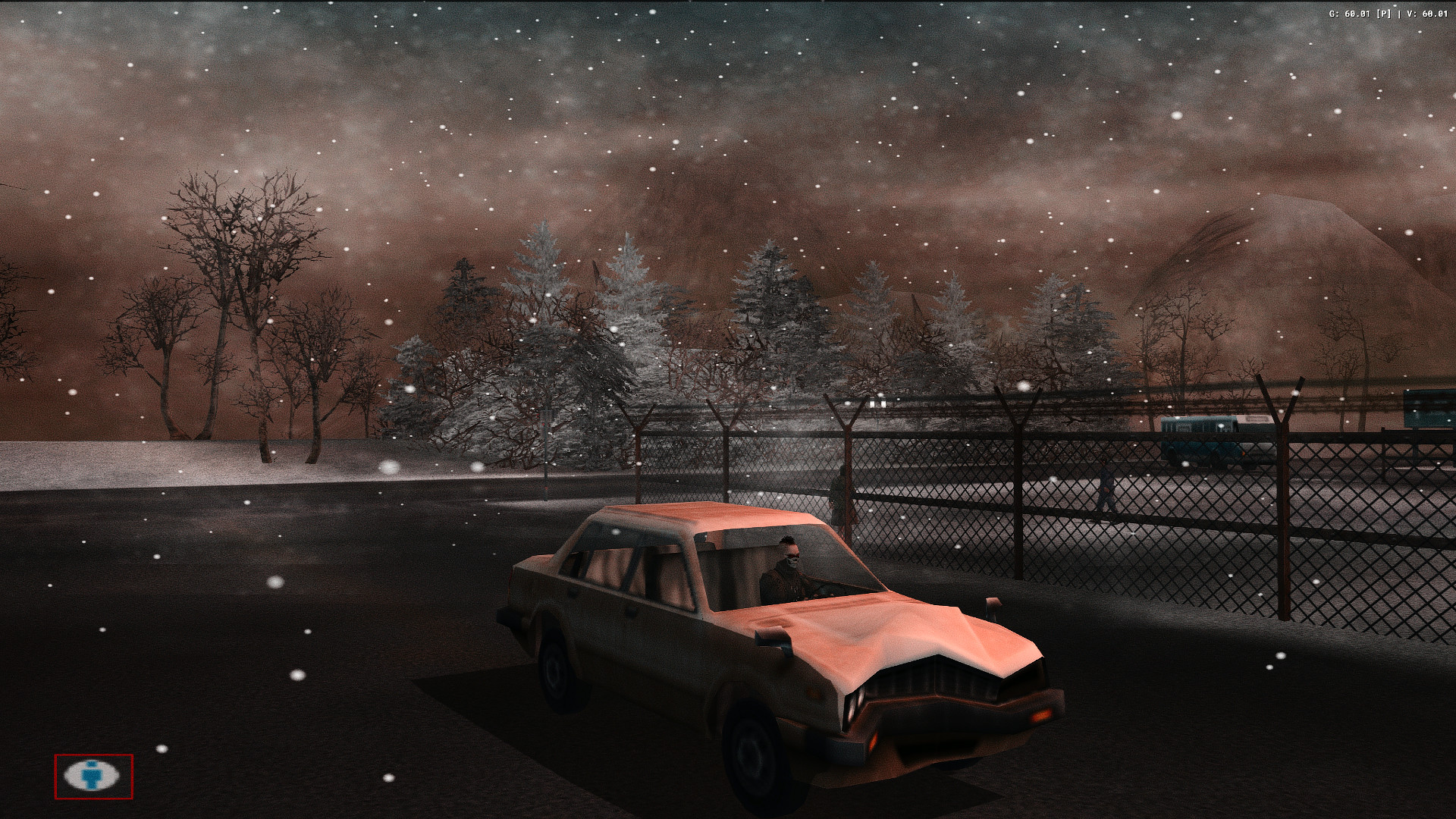Viewport: 1456px width, 819px height.
Task: Select the parked sedan car
Action: click(x=758, y=629)
